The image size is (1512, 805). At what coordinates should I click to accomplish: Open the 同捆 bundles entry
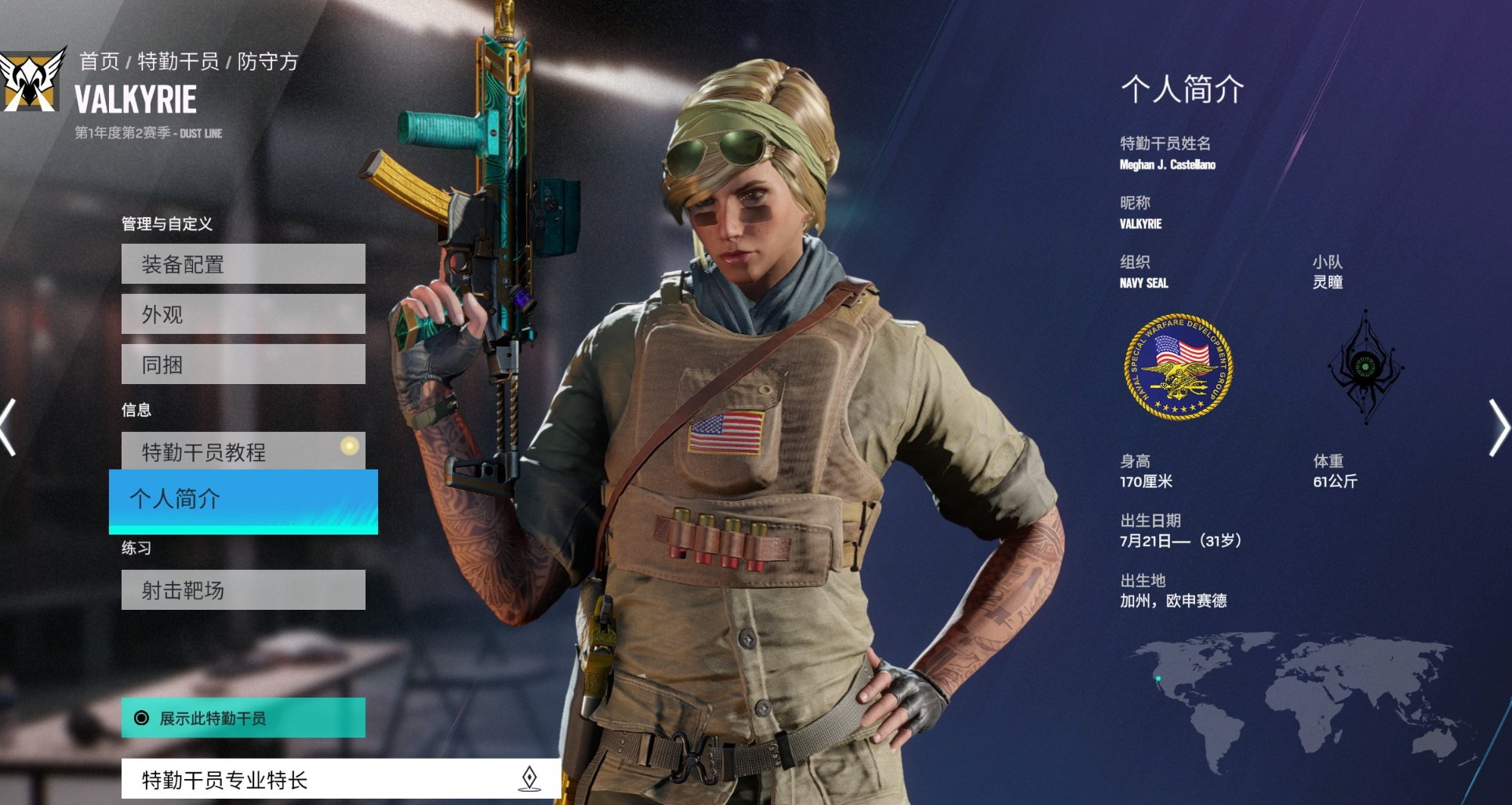pos(243,364)
